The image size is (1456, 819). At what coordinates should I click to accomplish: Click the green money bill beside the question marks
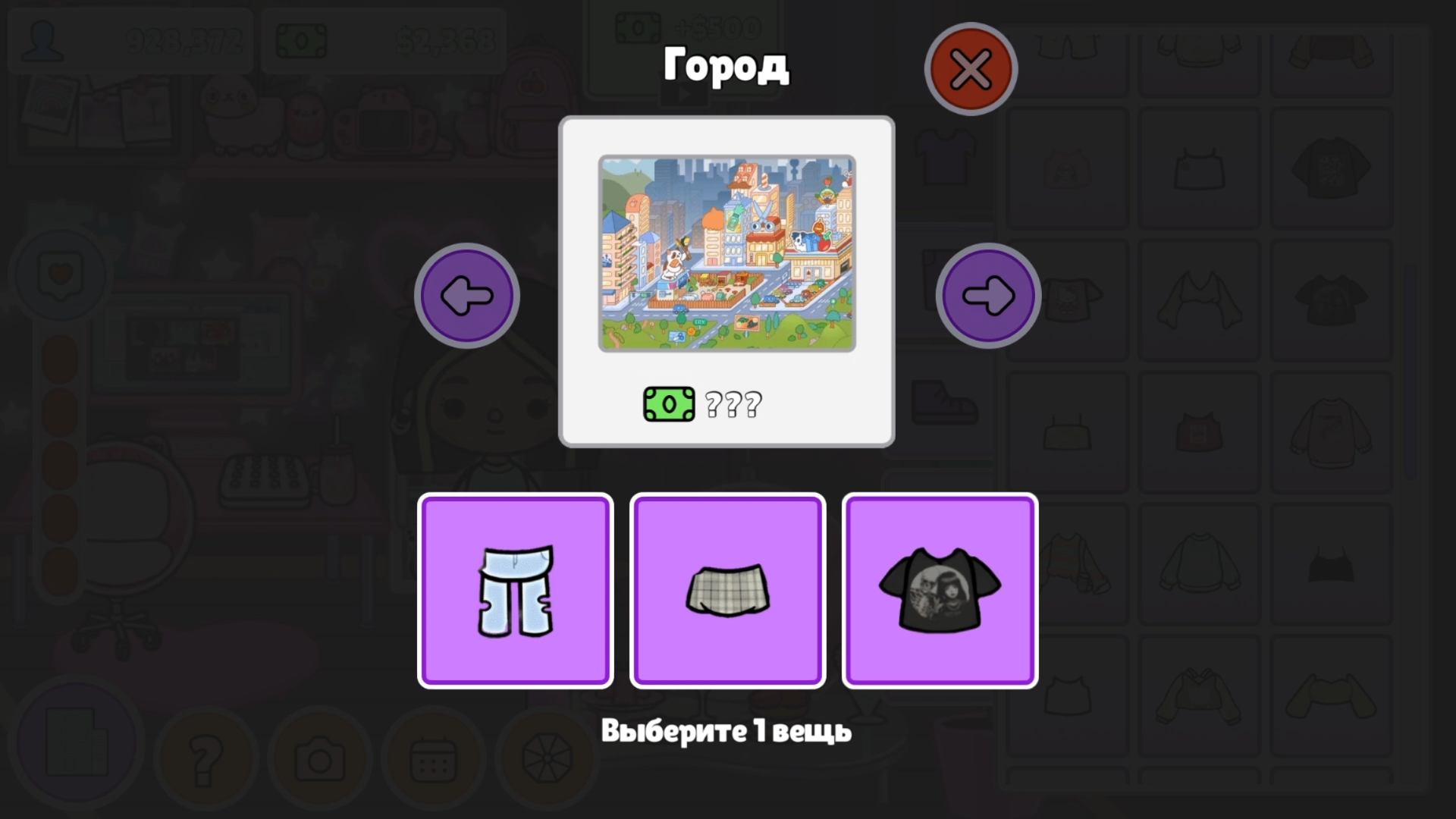(x=669, y=404)
